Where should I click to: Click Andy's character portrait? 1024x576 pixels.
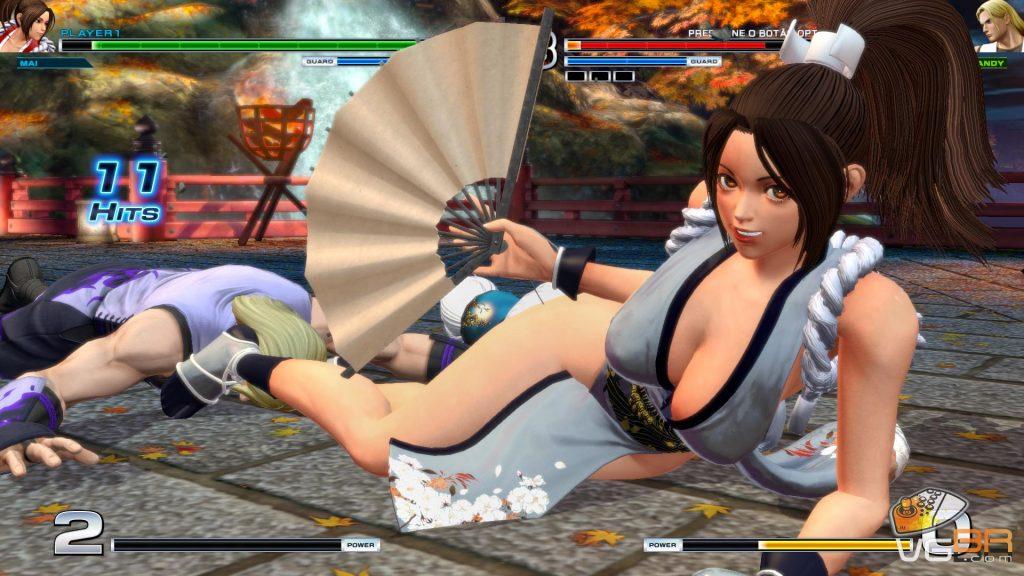point(997,27)
